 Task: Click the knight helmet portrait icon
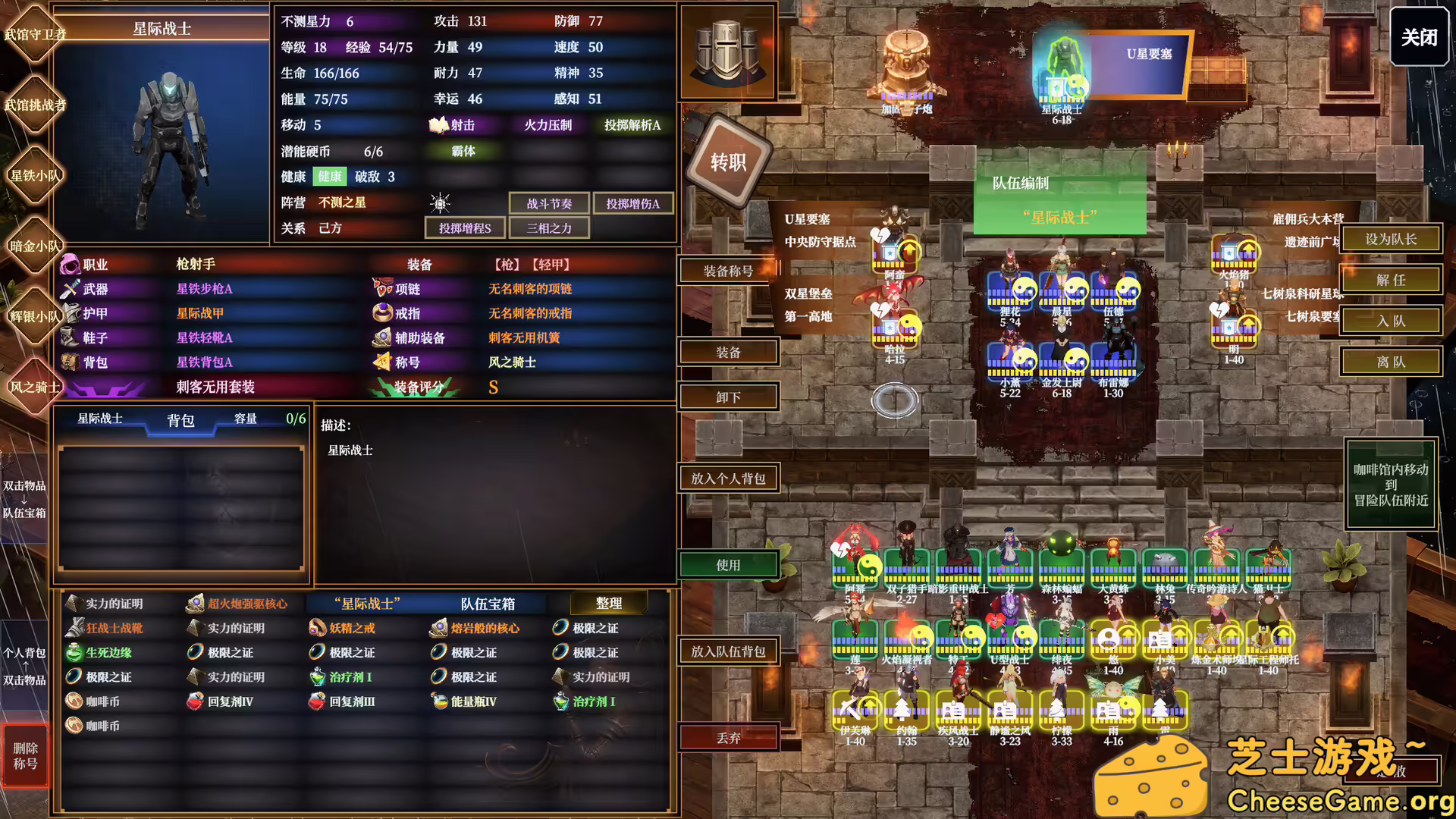click(x=726, y=49)
